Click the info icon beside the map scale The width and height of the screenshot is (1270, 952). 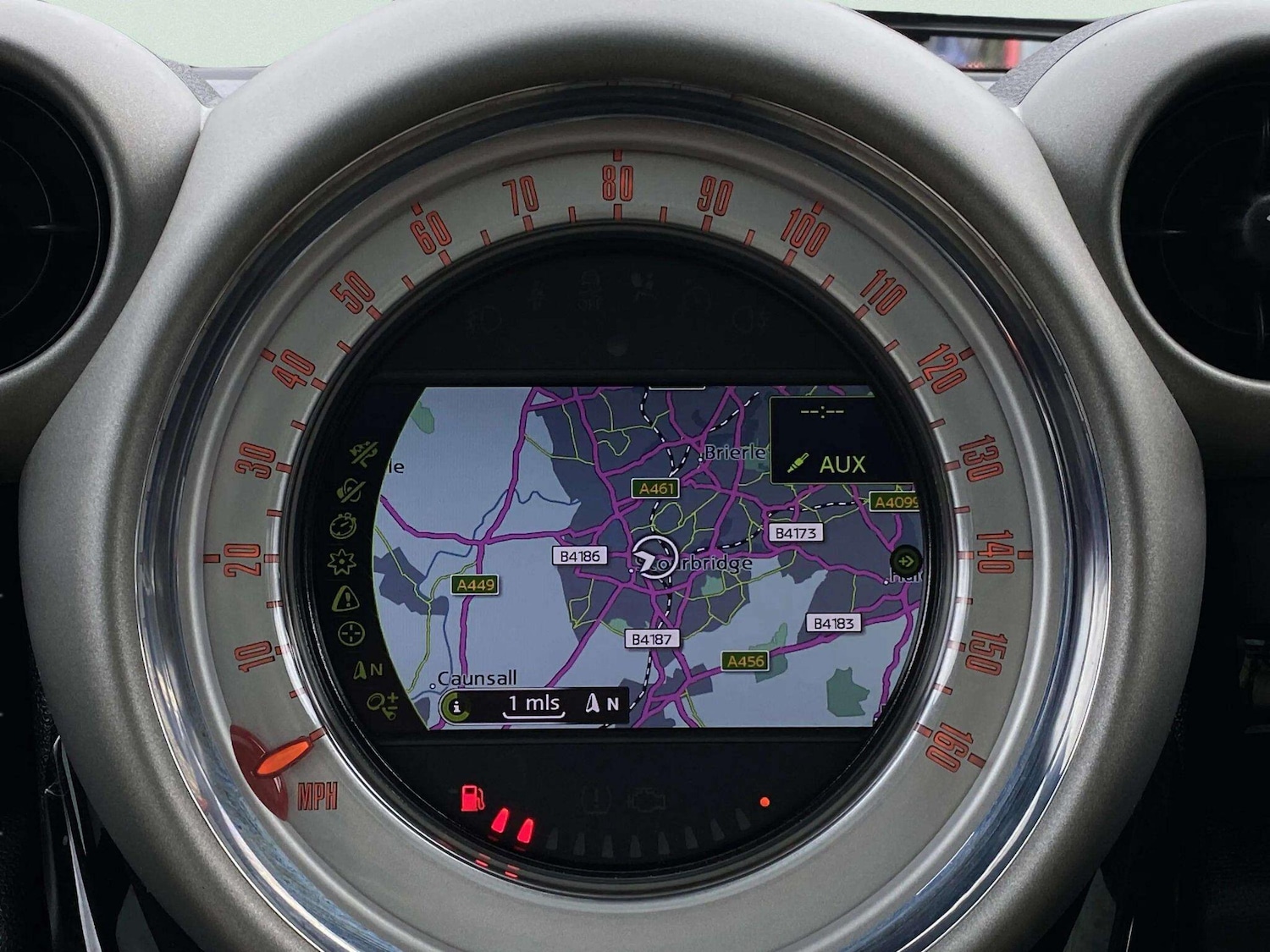[456, 706]
